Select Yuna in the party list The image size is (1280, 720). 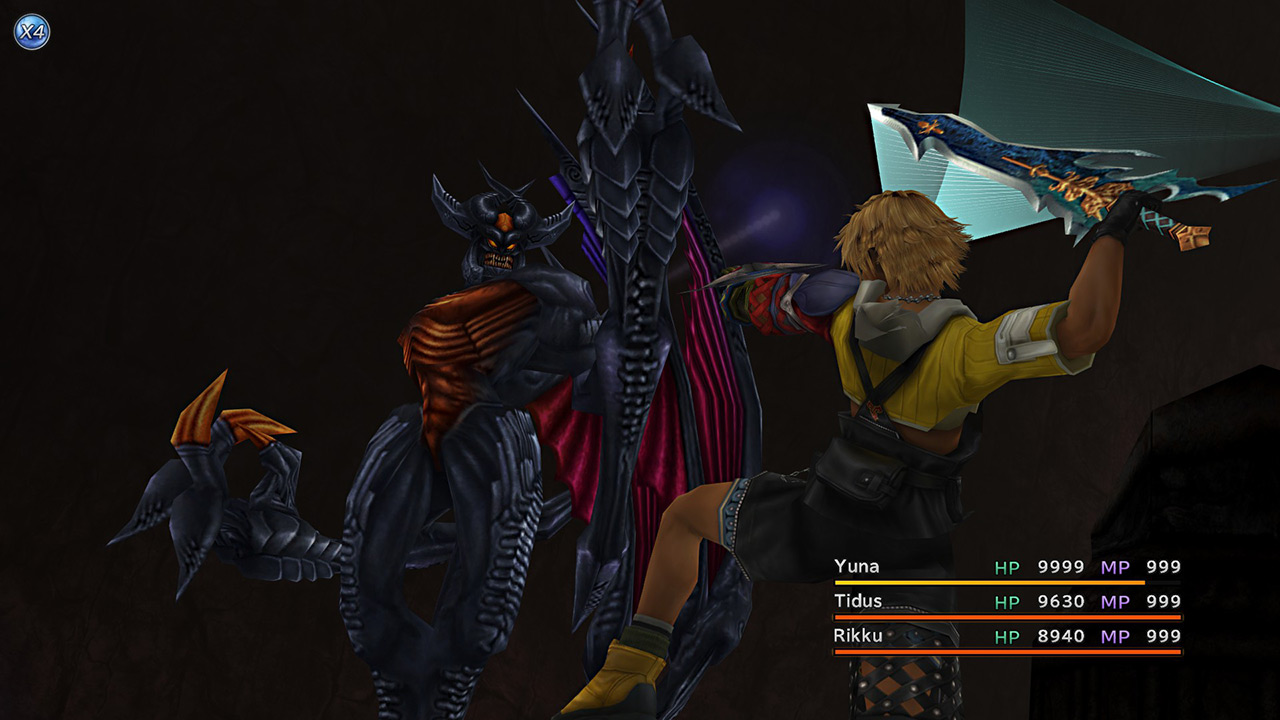click(857, 567)
